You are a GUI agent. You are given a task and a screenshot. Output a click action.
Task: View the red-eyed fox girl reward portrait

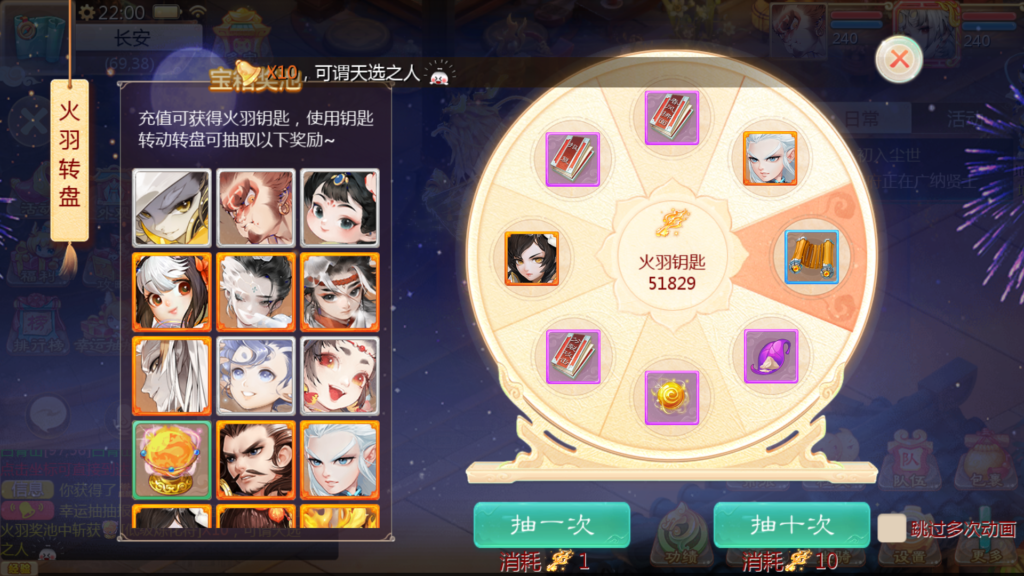click(x=340, y=376)
